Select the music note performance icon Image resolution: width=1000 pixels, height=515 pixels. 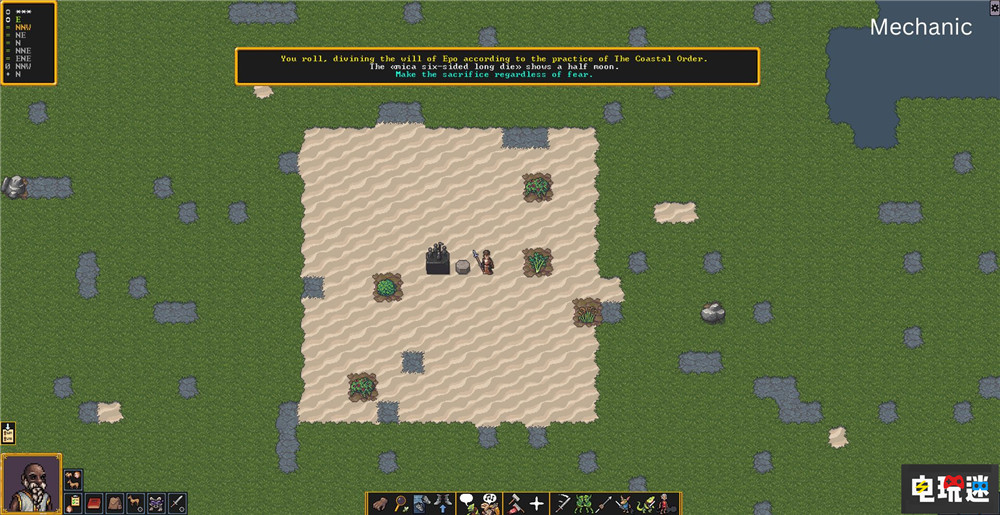click(x=490, y=503)
